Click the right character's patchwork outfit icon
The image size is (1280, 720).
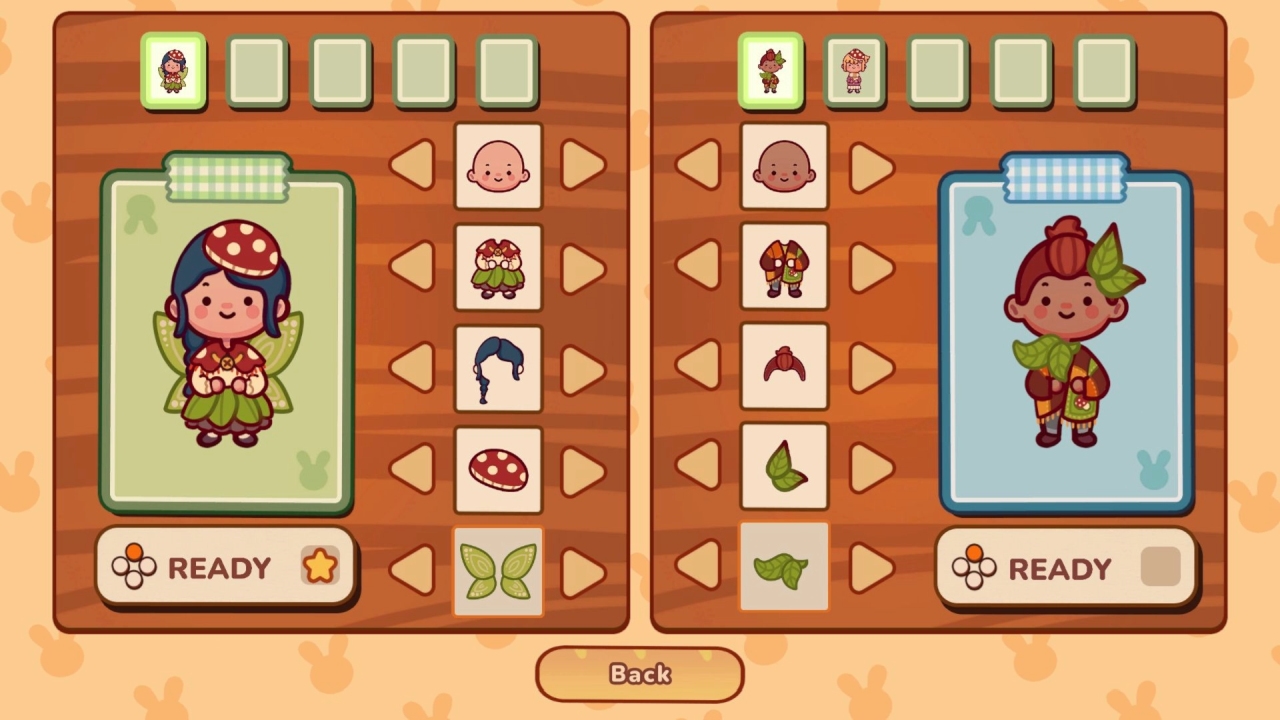(x=784, y=267)
